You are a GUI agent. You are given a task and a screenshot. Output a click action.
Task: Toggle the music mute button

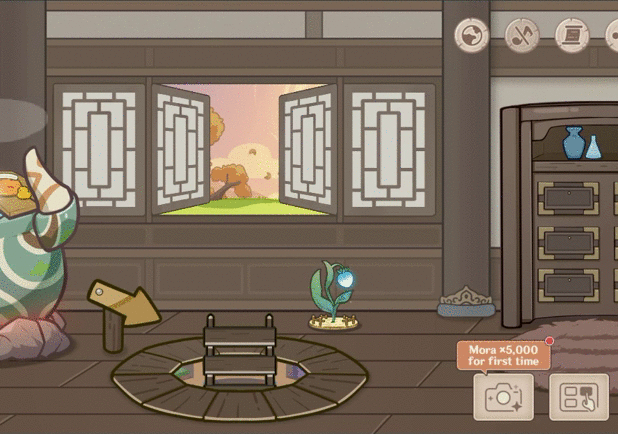(522, 36)
